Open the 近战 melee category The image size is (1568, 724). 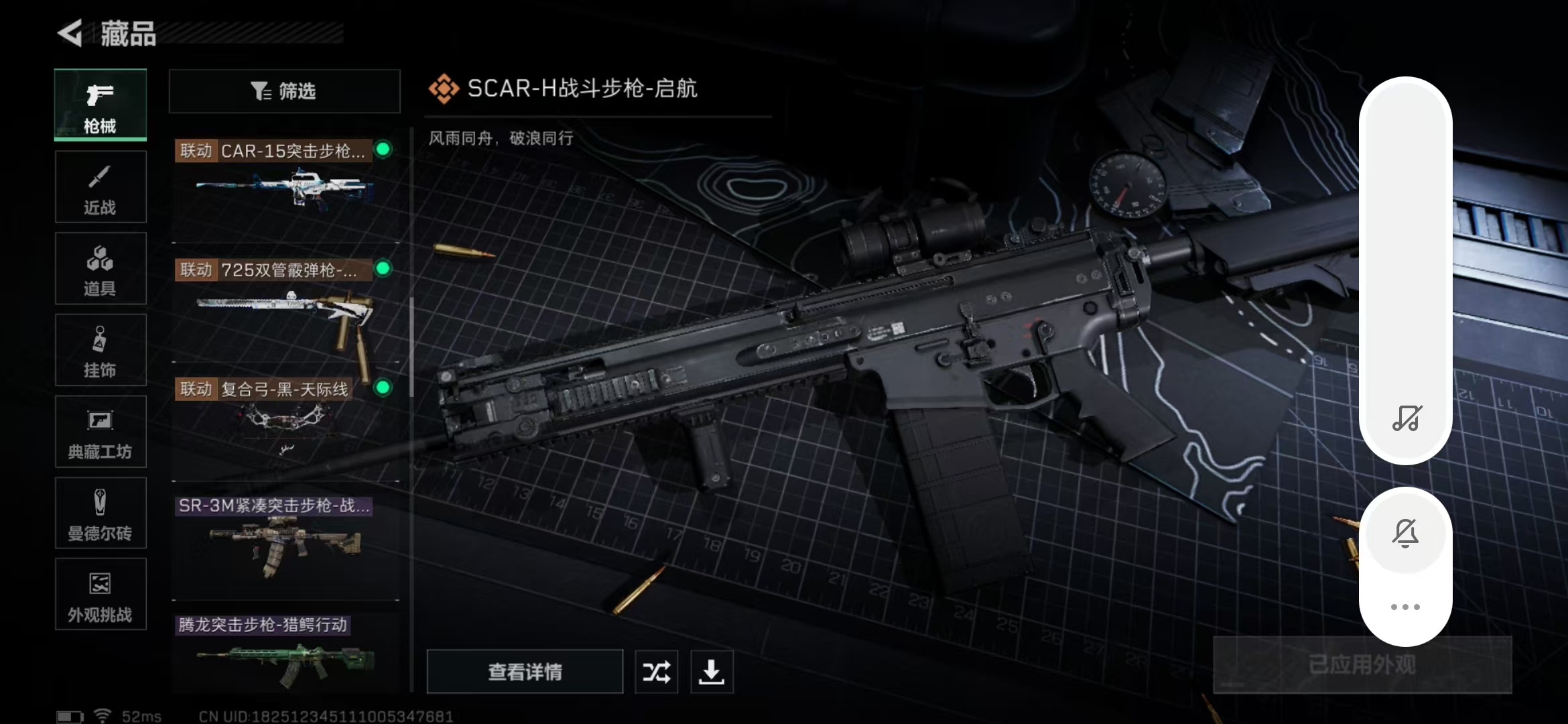101,187
